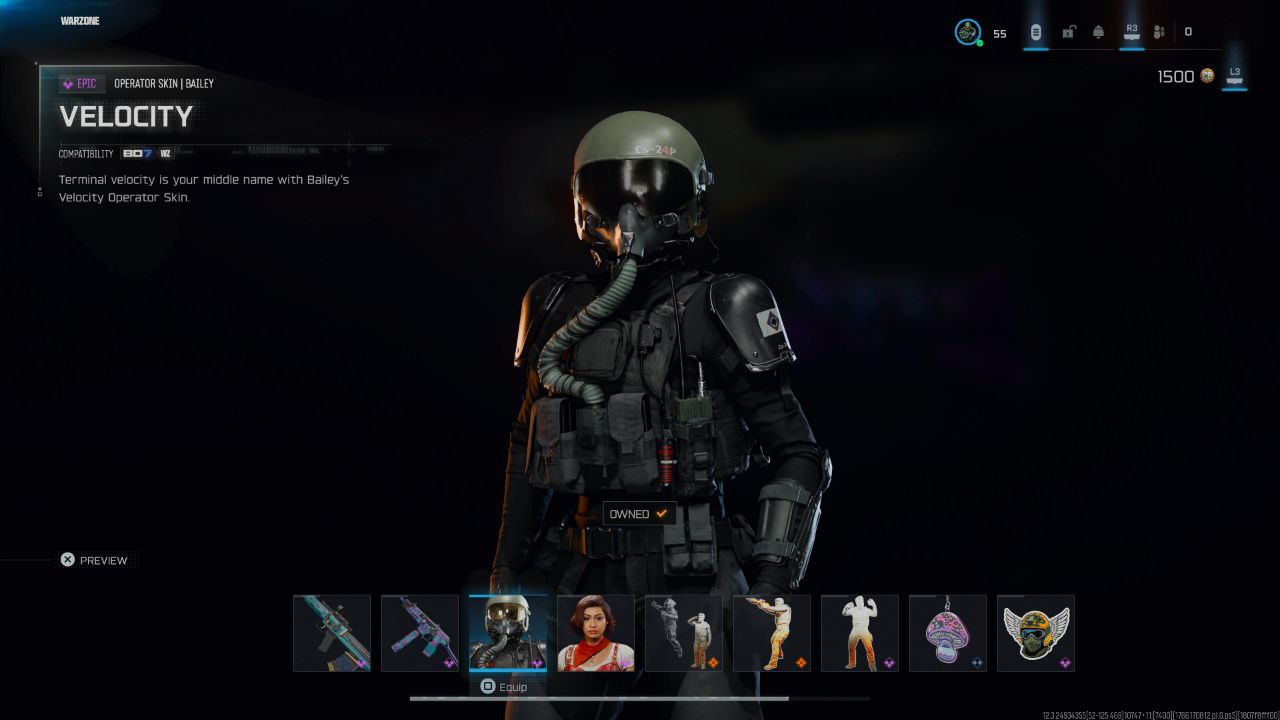The width and height of the screenshot is (1280, 720).
Task: Choose the Velocity pilot helmet skin thumbnail
Action: point(508,633)
